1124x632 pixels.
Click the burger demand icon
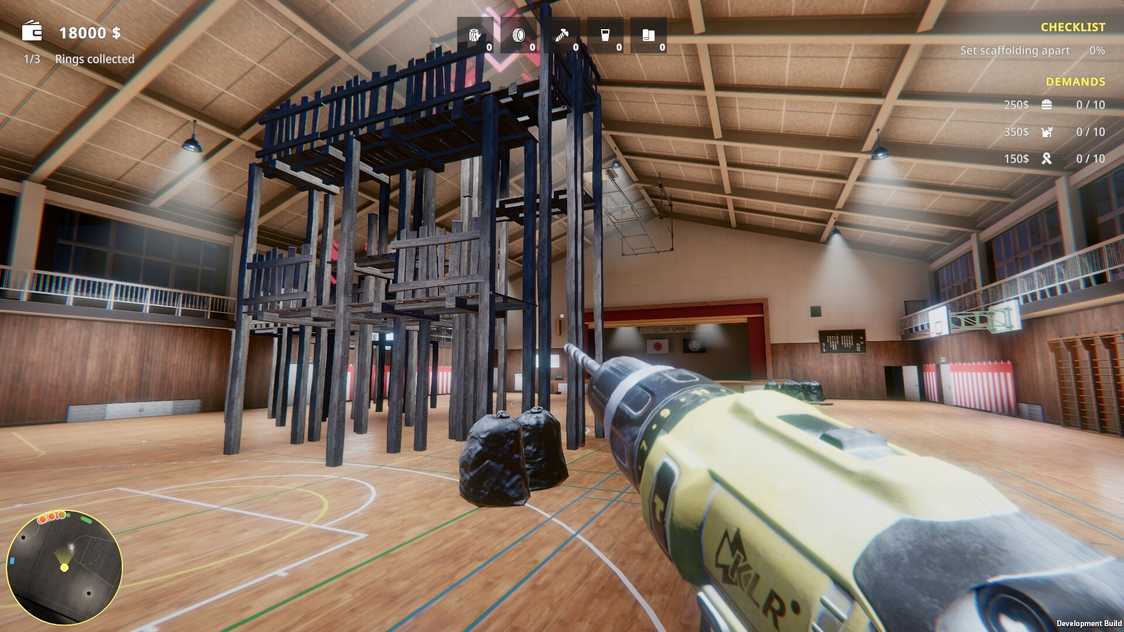tap(1046, 105)
